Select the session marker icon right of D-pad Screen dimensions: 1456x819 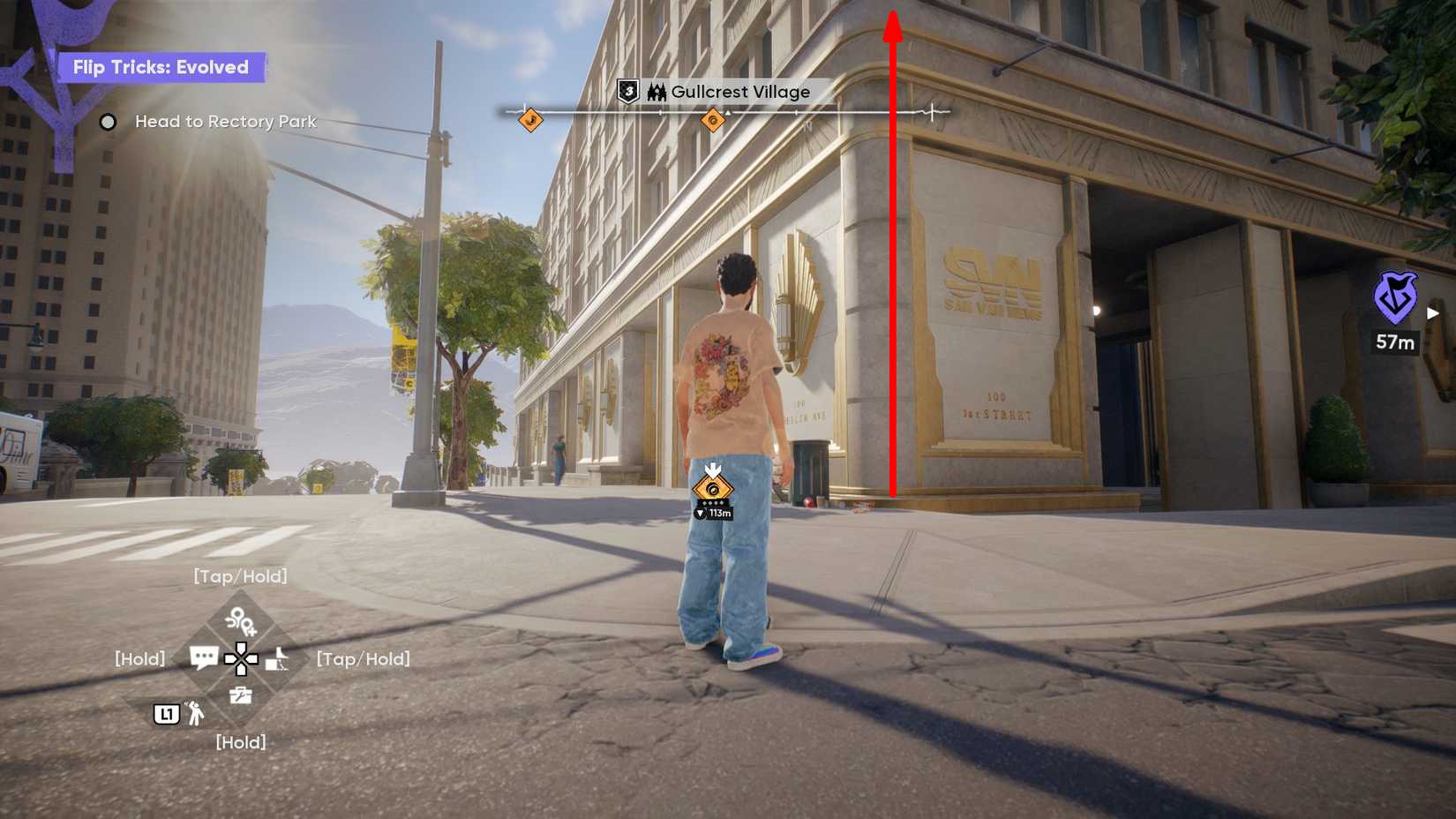coord(277,658)
